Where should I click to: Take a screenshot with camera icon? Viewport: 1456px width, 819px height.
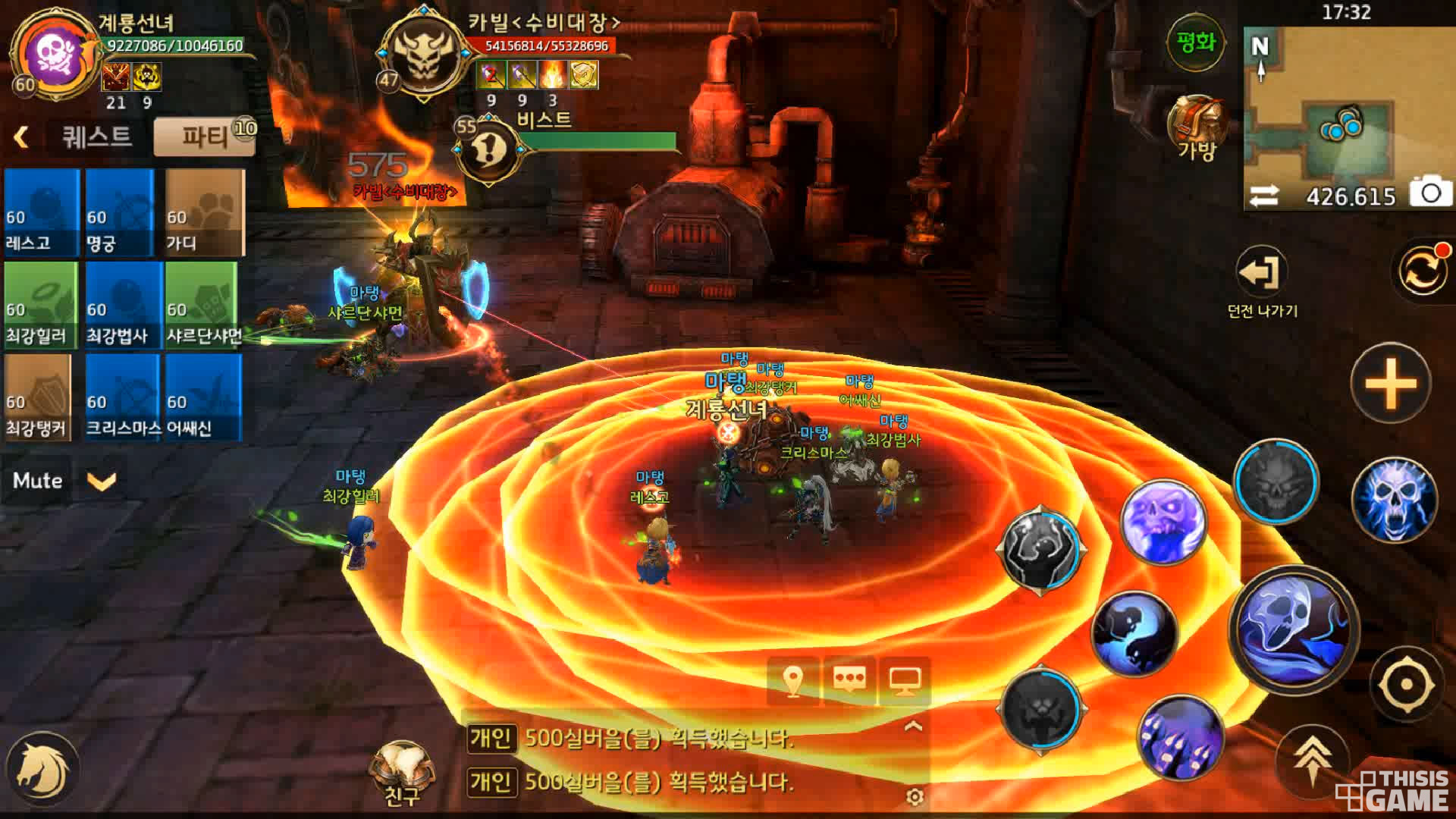pos(1430,193)
